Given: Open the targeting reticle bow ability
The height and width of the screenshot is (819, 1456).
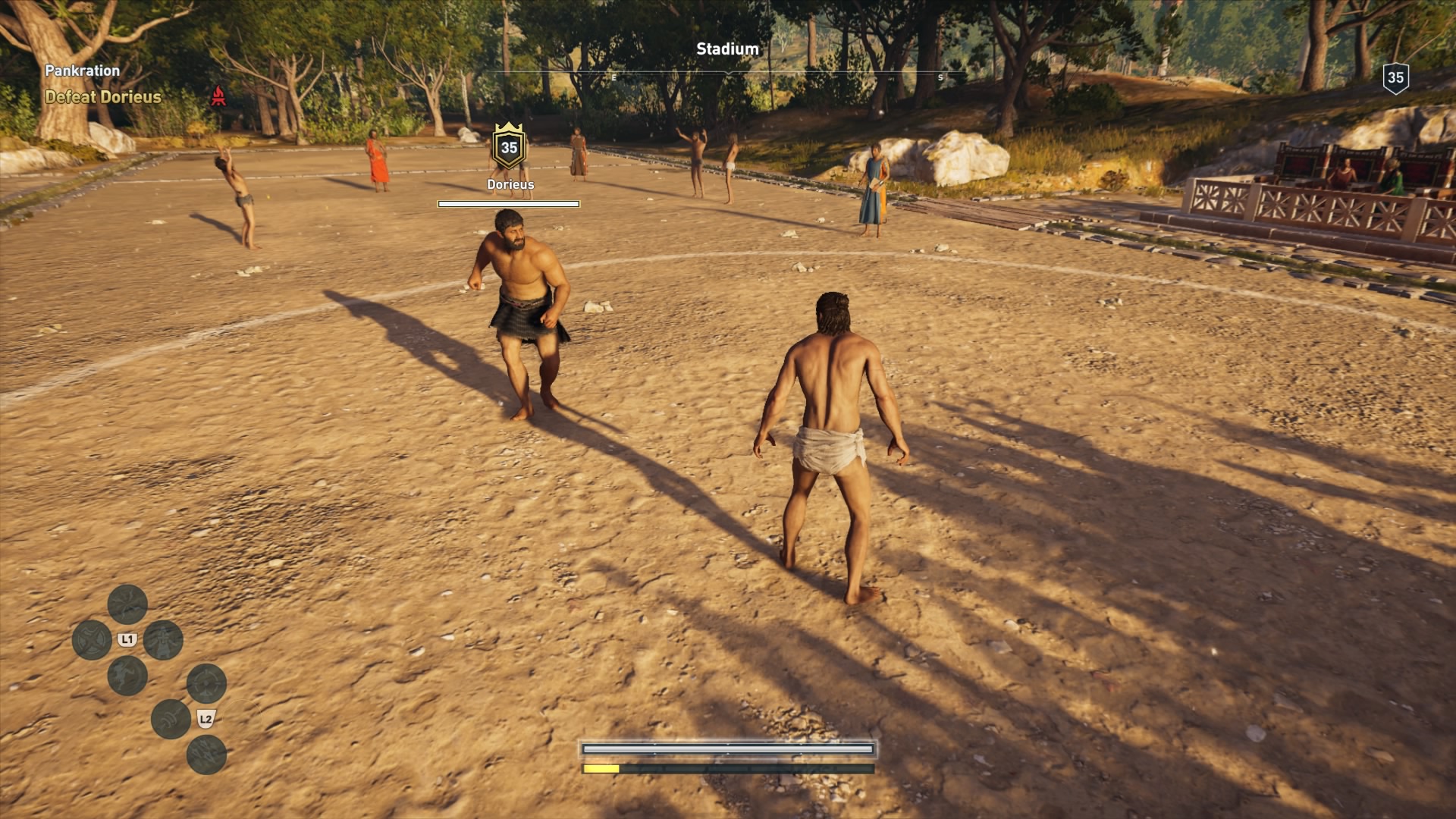Looking at the screenshot, I should click(206, 683).
